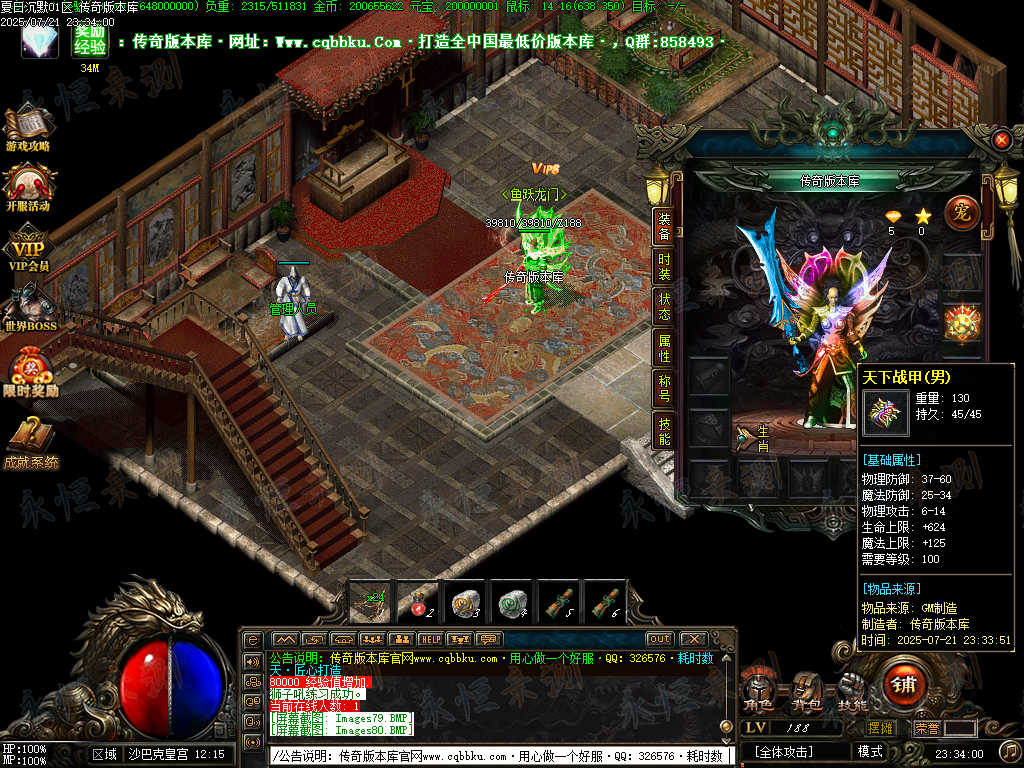The height and width of the screenshot is (768, 1024).
Task: Open the 技能 tab in character panel
Action: pos(664,431)
